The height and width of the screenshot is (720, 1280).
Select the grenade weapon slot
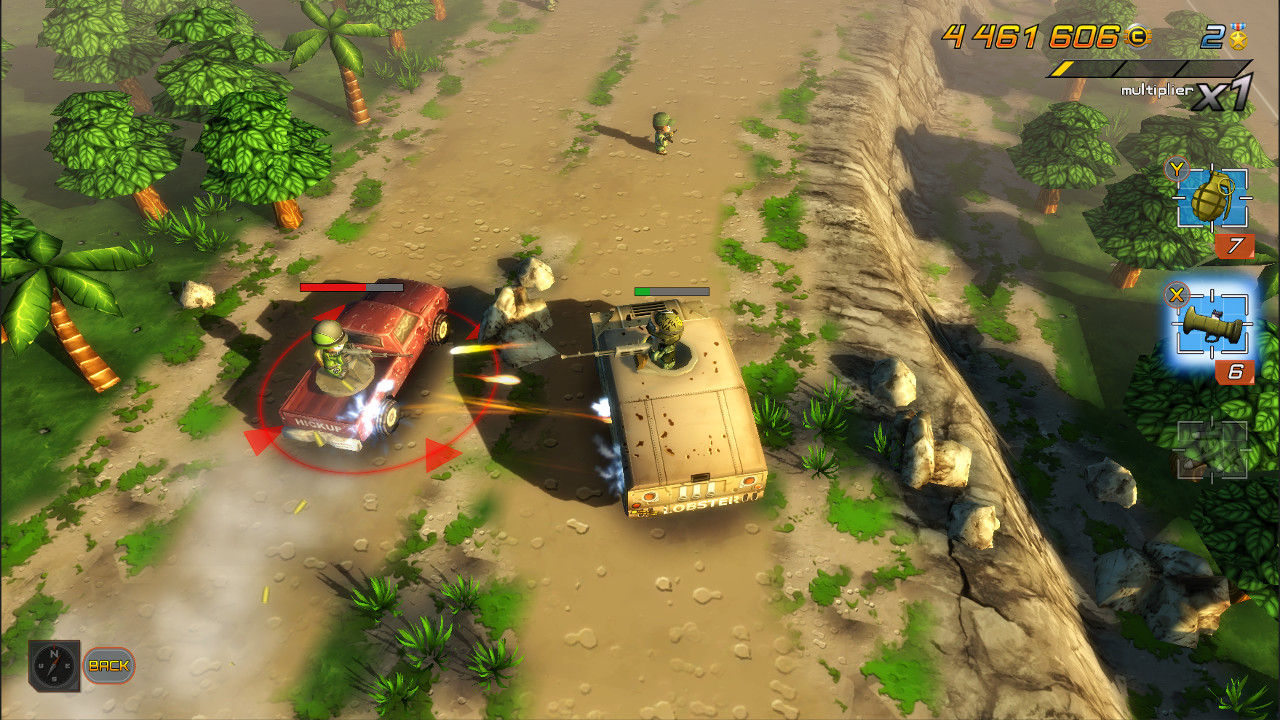click(1211, 200)
